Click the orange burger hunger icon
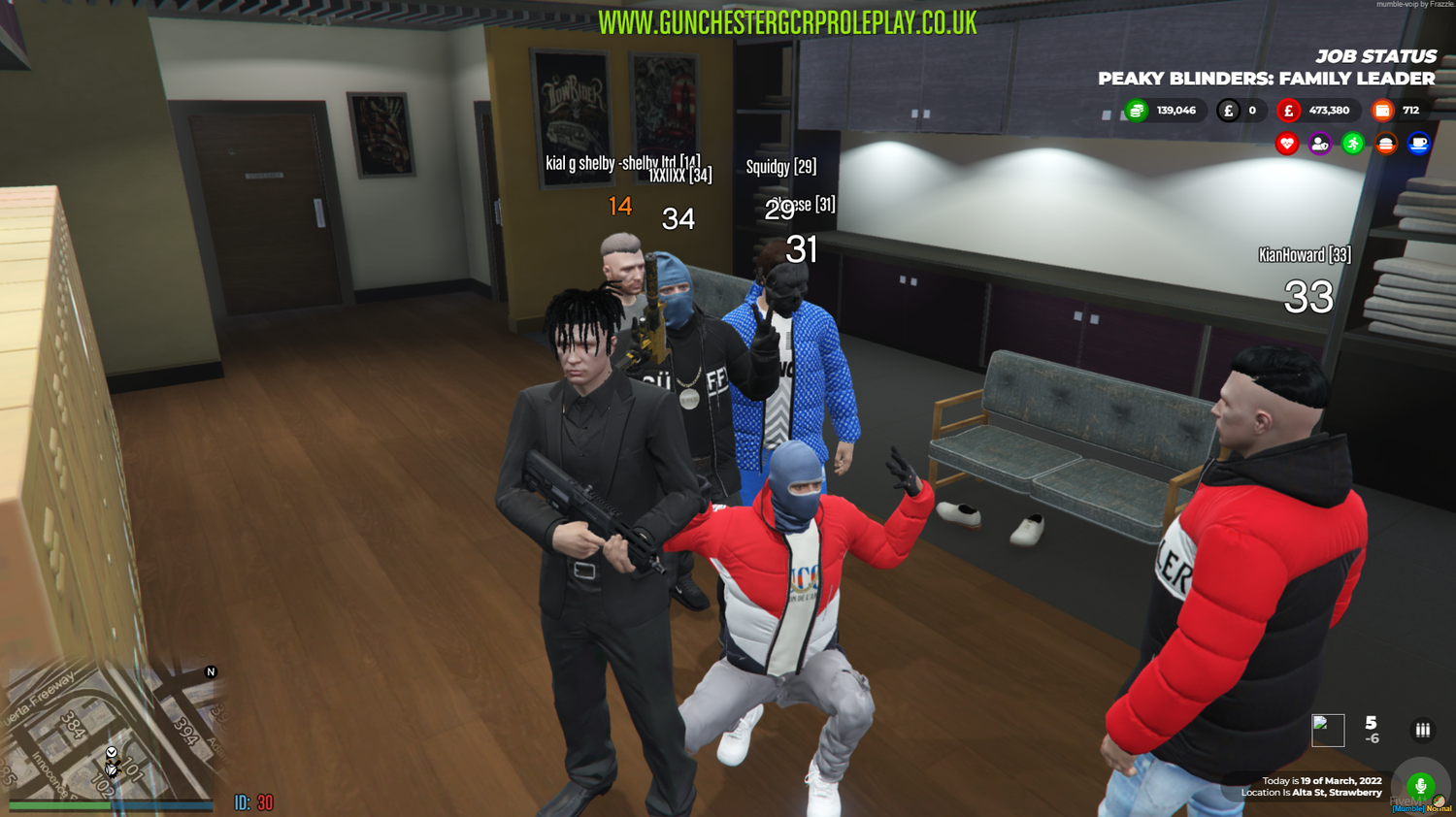 [x=1385, y=144]
